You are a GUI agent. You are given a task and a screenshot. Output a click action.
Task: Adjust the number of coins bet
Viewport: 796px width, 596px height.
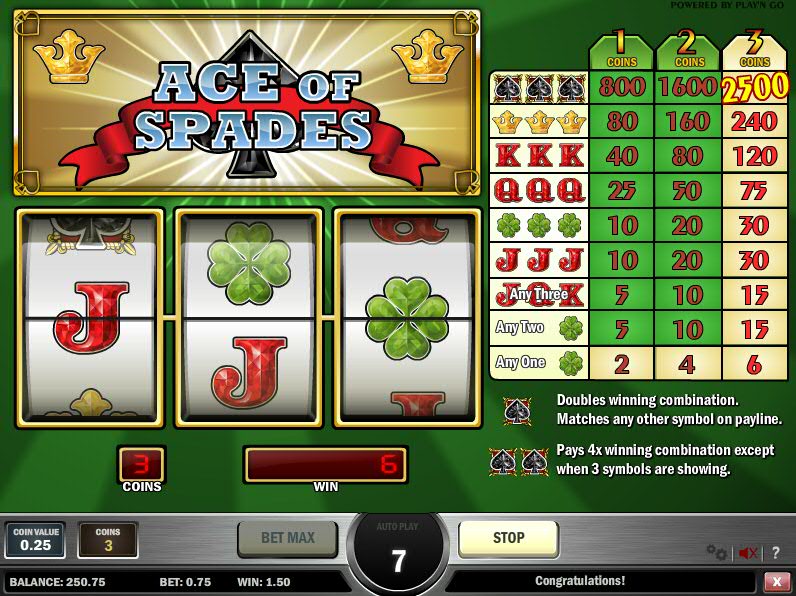(x=108, y=540)
